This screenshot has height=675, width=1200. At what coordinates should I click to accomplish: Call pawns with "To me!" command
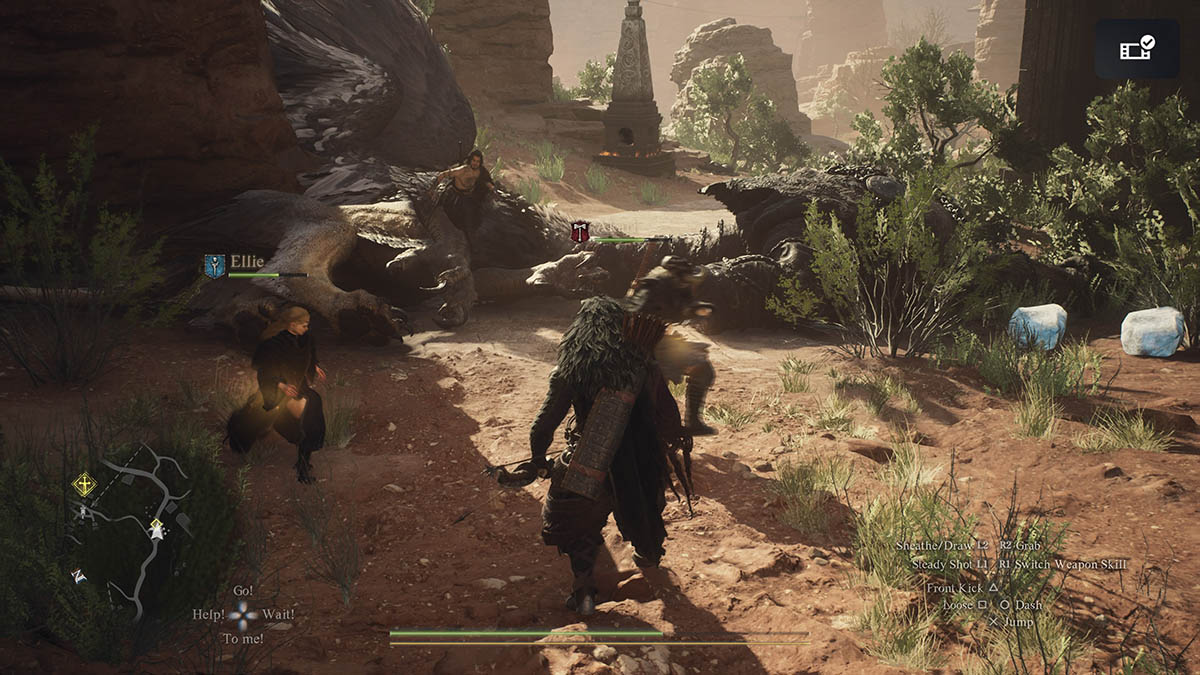tap(243, 638)
